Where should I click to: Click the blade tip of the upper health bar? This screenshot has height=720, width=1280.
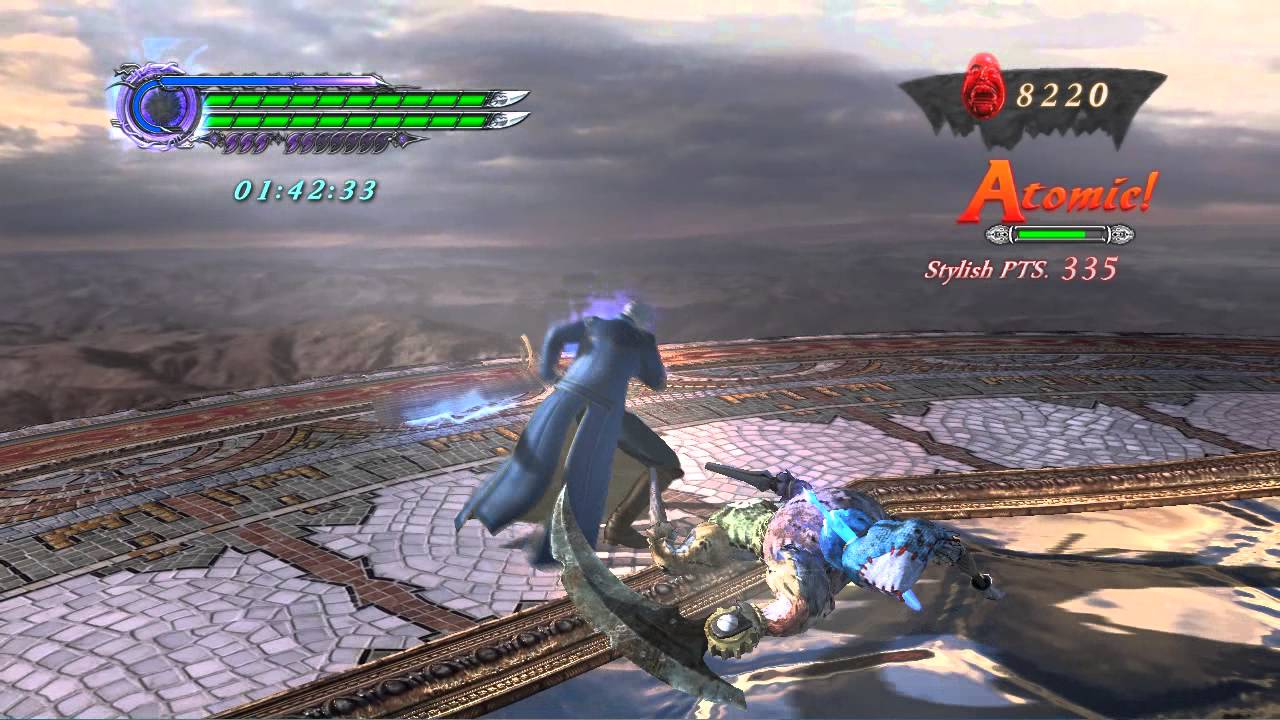click(504, 100)
